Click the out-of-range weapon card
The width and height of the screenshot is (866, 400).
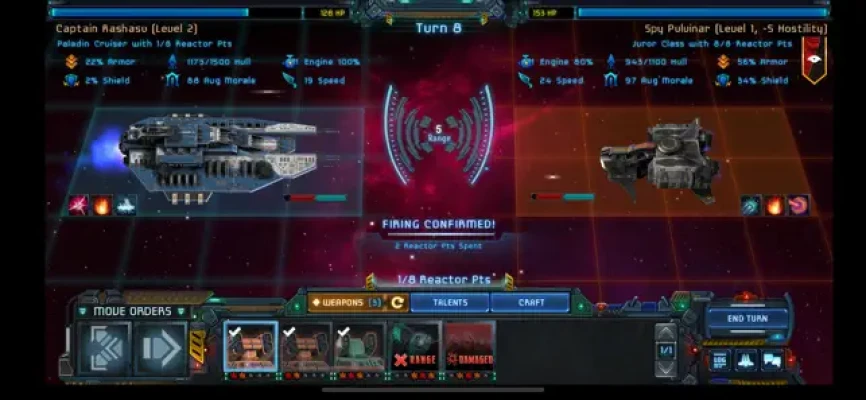pos(414,347)
